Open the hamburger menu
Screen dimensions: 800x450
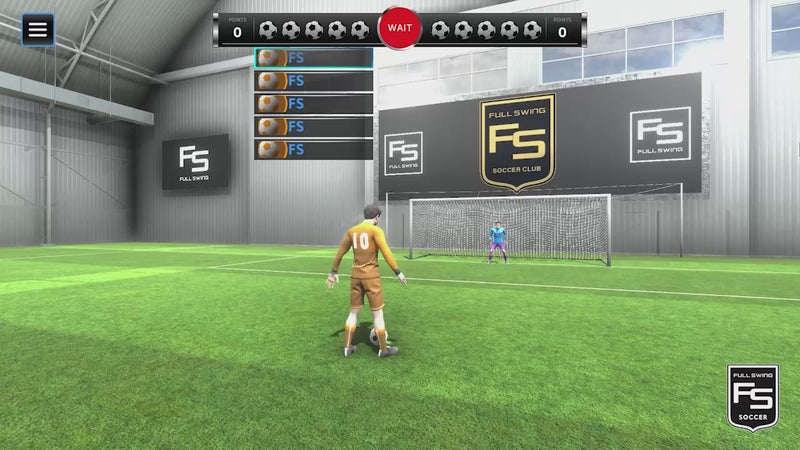coord(37,29)
